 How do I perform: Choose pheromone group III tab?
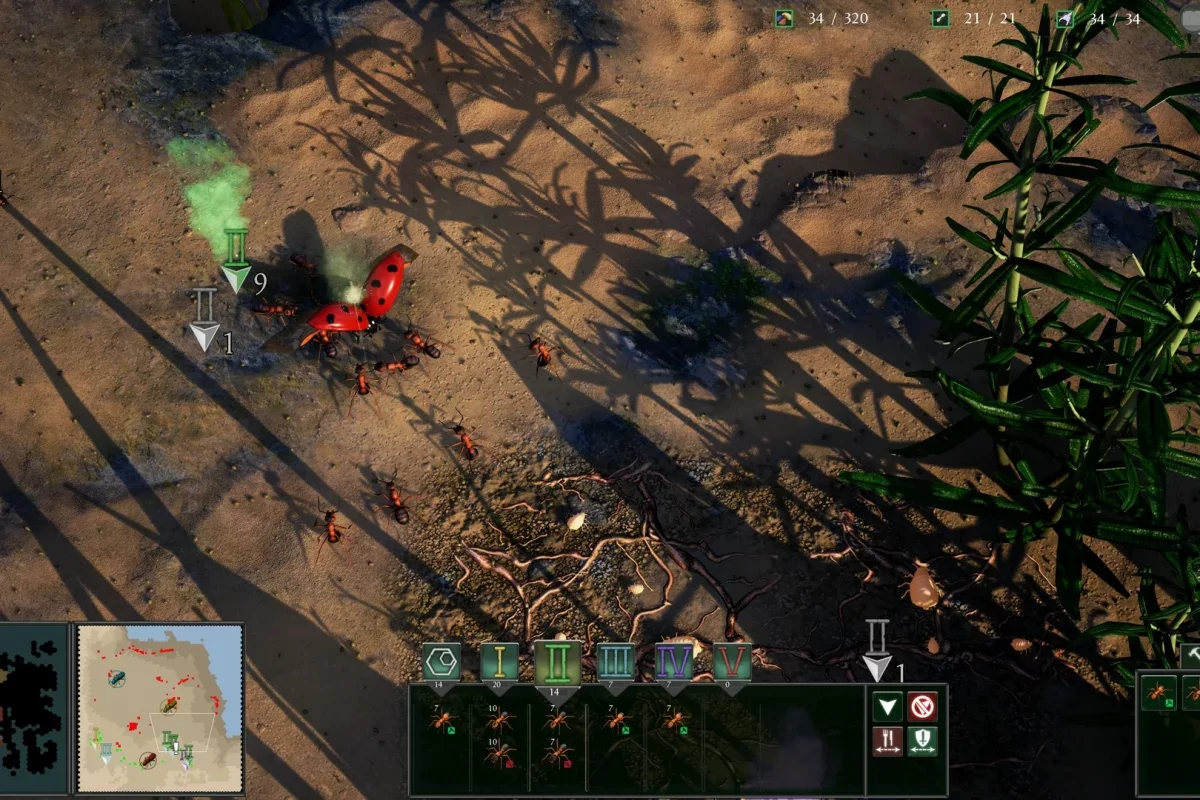coord(616,663)
